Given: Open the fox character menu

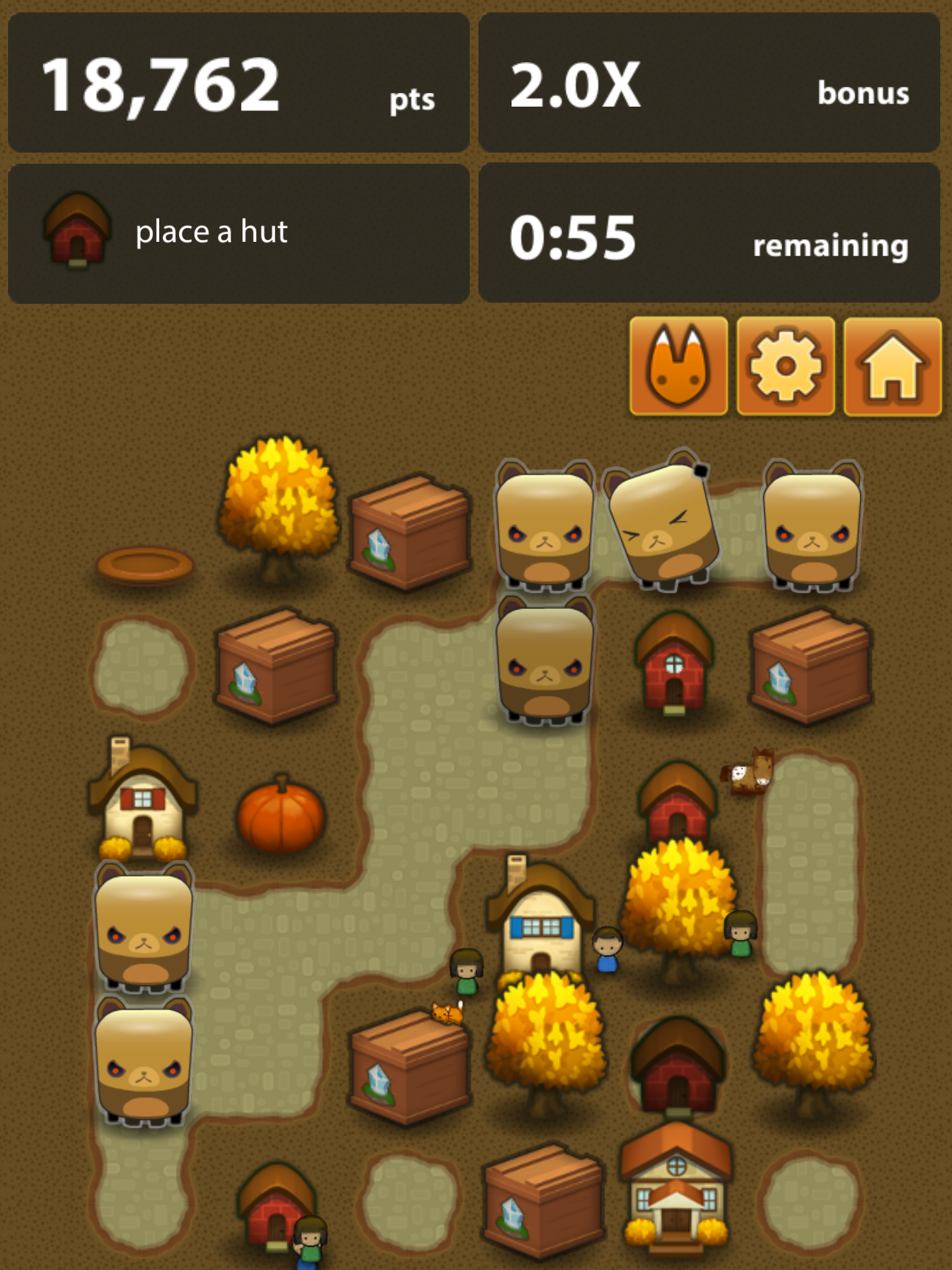Looking at the screenshot, I should tap(679, 367).
